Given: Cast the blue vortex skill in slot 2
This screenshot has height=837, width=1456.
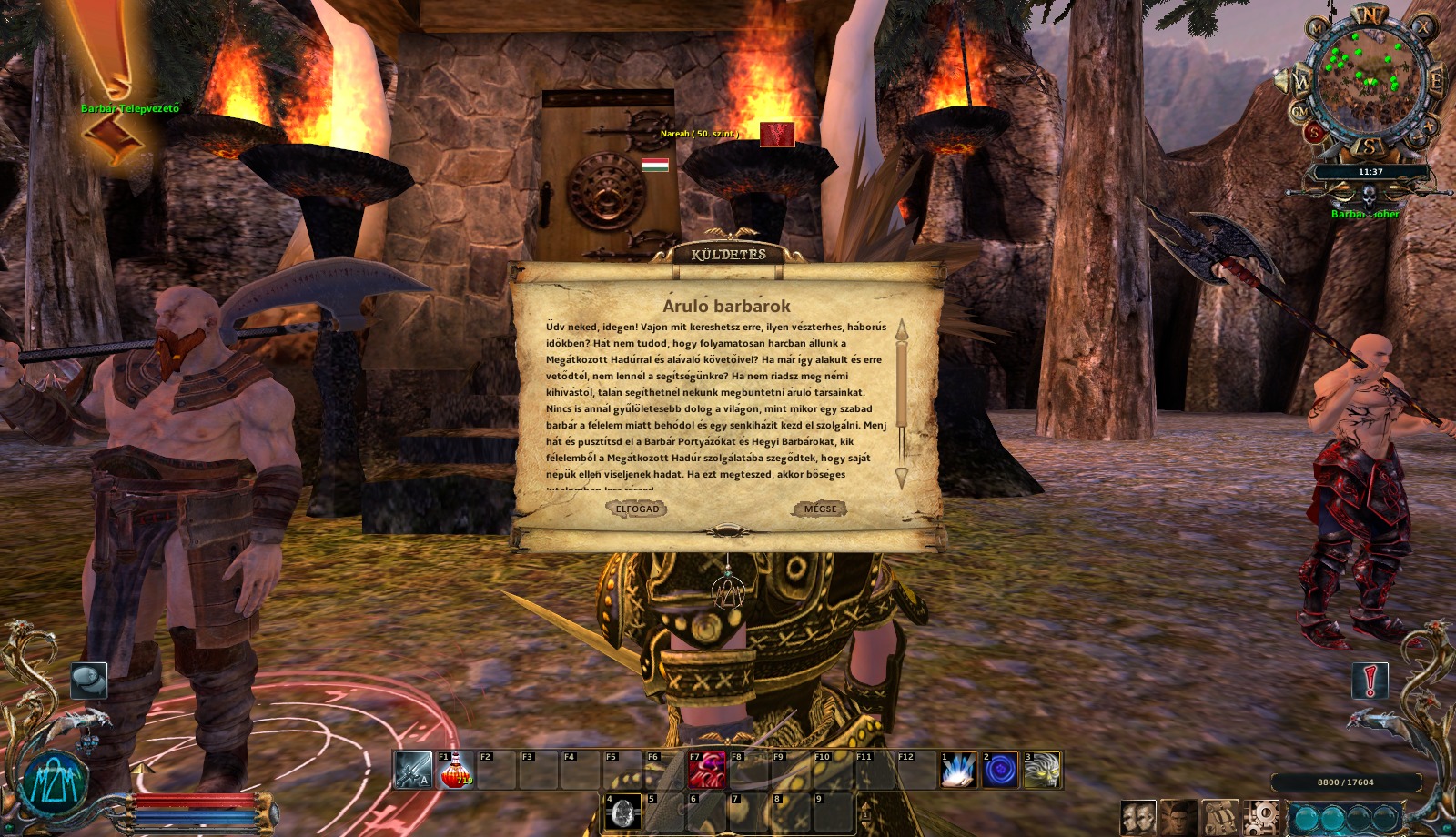Looking at the screenshot, I should [999, 770].
